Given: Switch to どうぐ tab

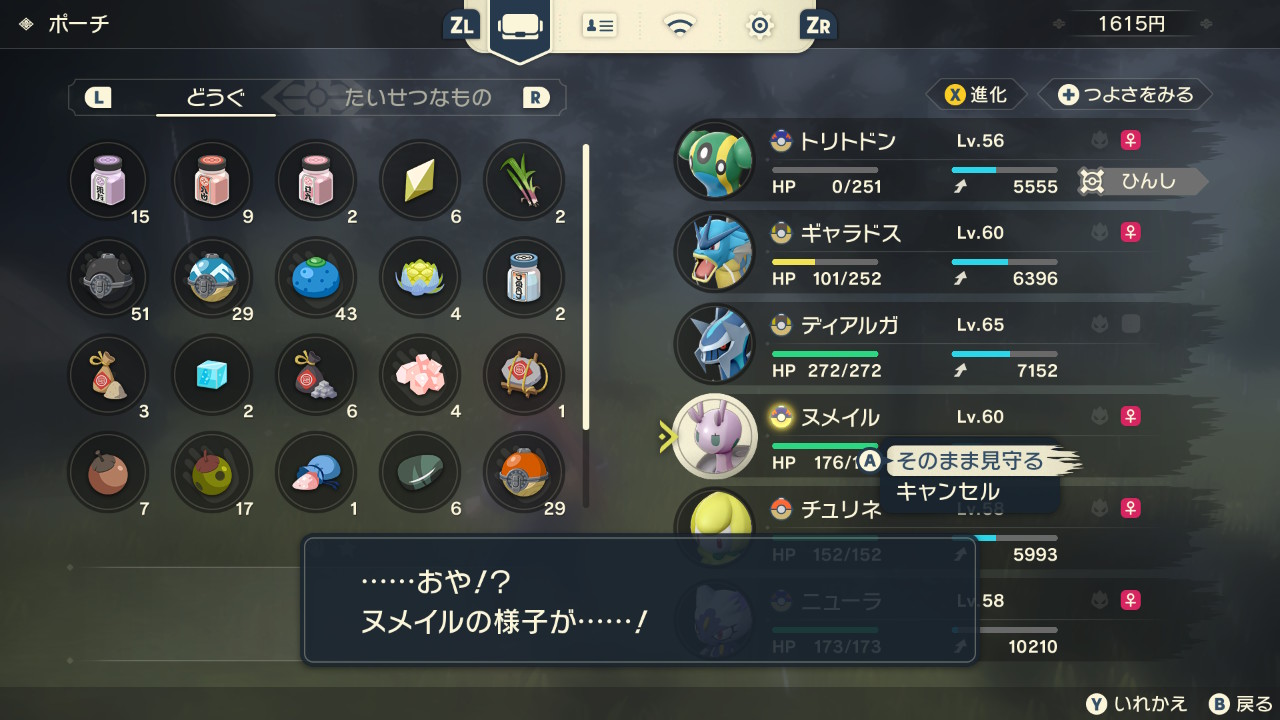Looking at the screenshot, I should pyautogui.click(x=215, y=97).
